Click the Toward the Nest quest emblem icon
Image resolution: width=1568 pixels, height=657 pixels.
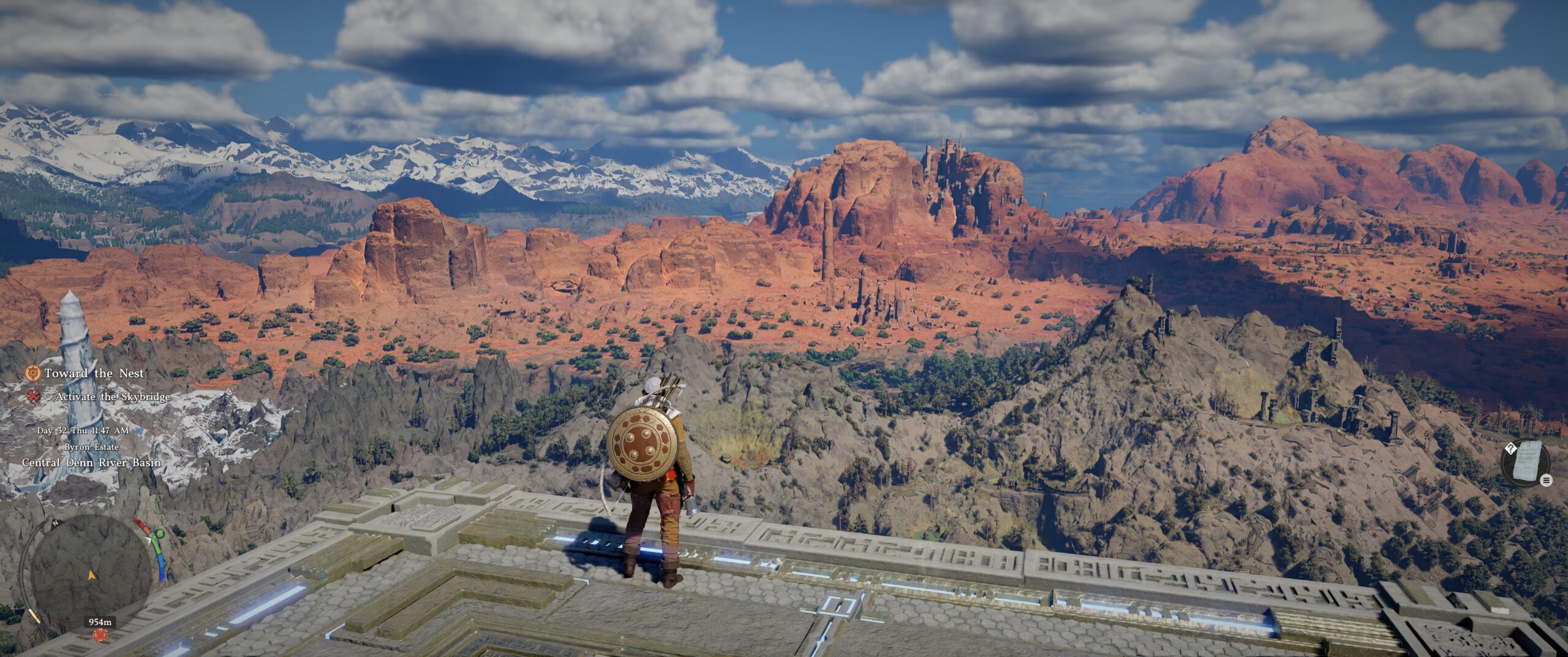[x=32, y=374]
